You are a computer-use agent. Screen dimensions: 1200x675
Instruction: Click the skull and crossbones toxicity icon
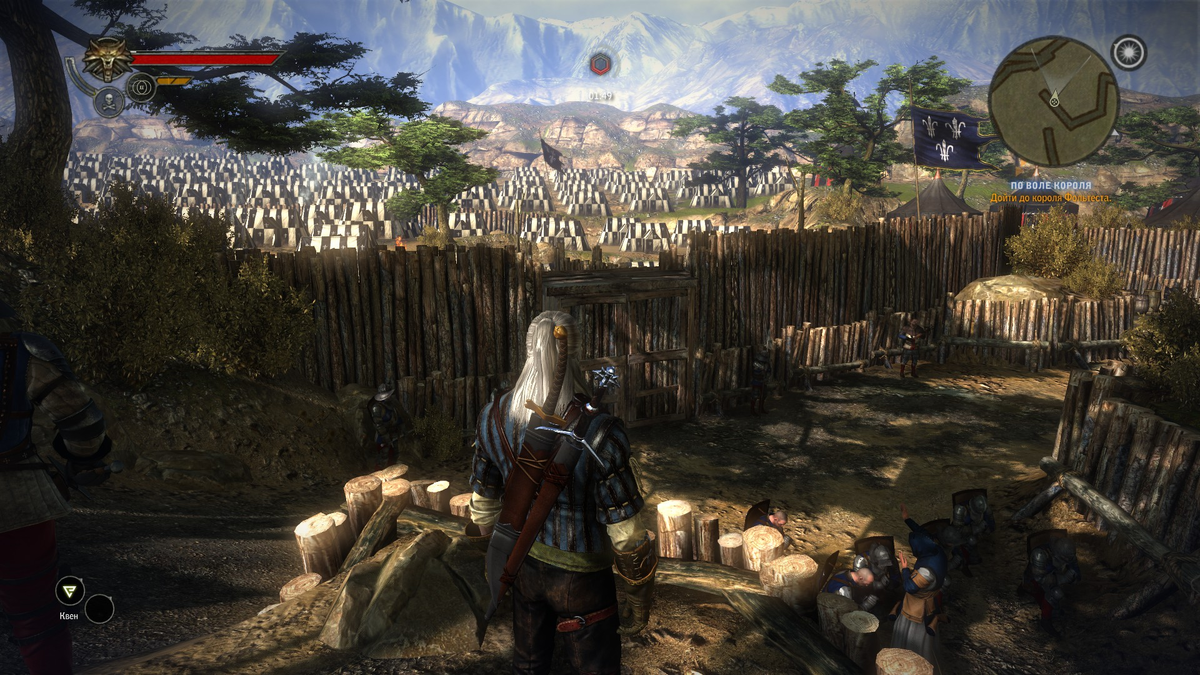point(107,100)
